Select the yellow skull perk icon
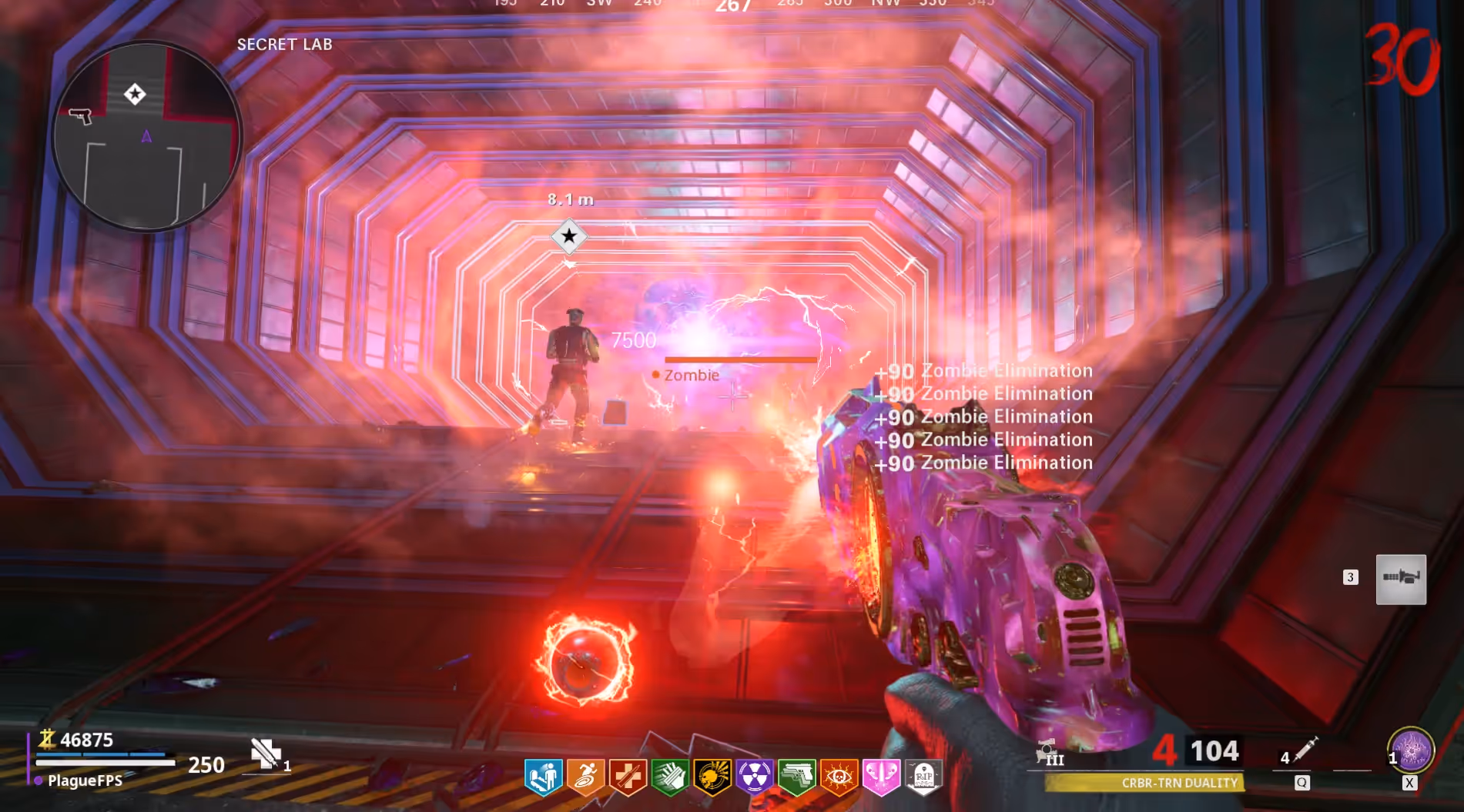Viewport: 1464px width, 812px height. 712,776
